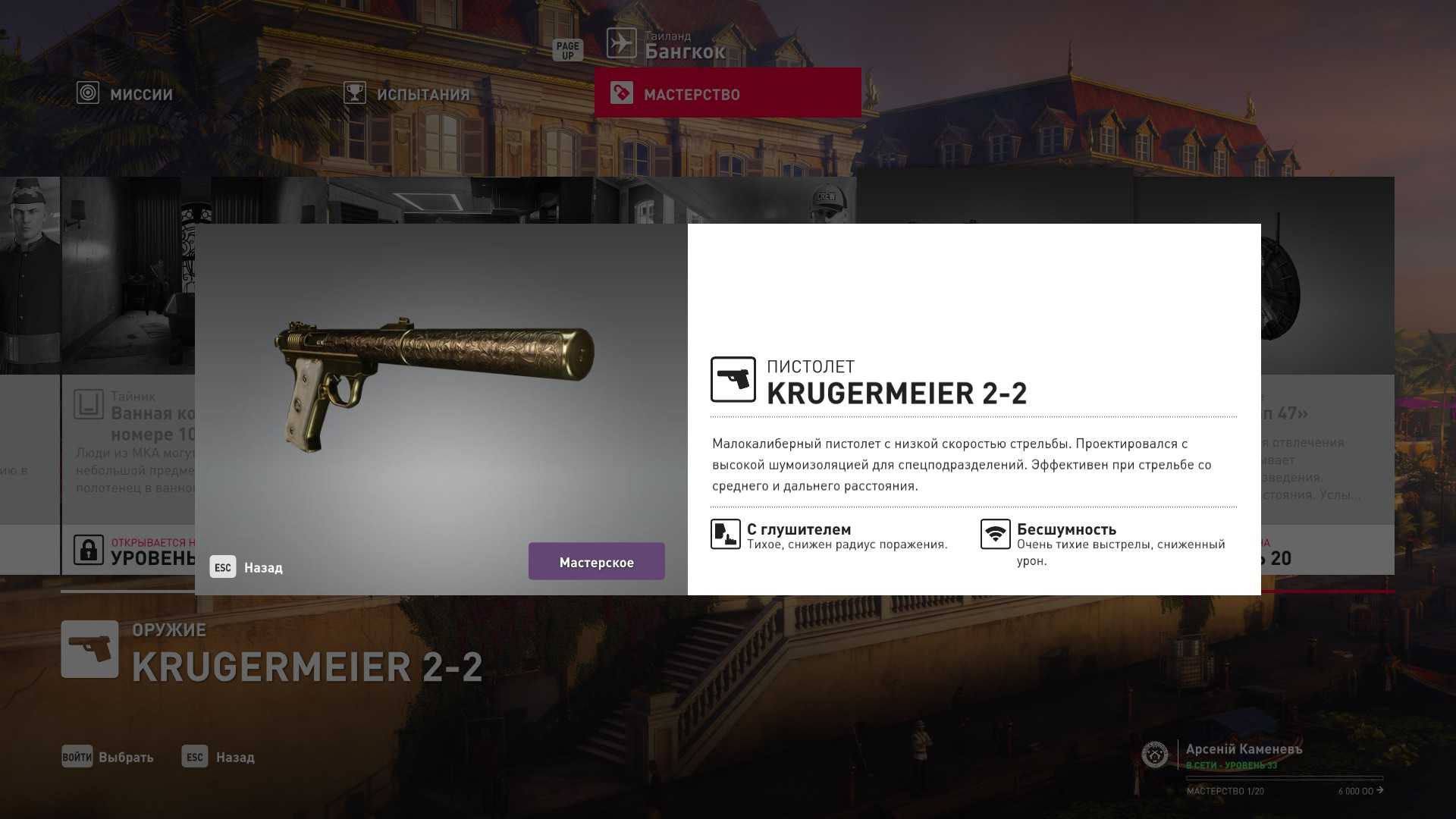Click Назад in the bottom bar
The height and width of the screenshot is (819, 1456).
[218, 757]
